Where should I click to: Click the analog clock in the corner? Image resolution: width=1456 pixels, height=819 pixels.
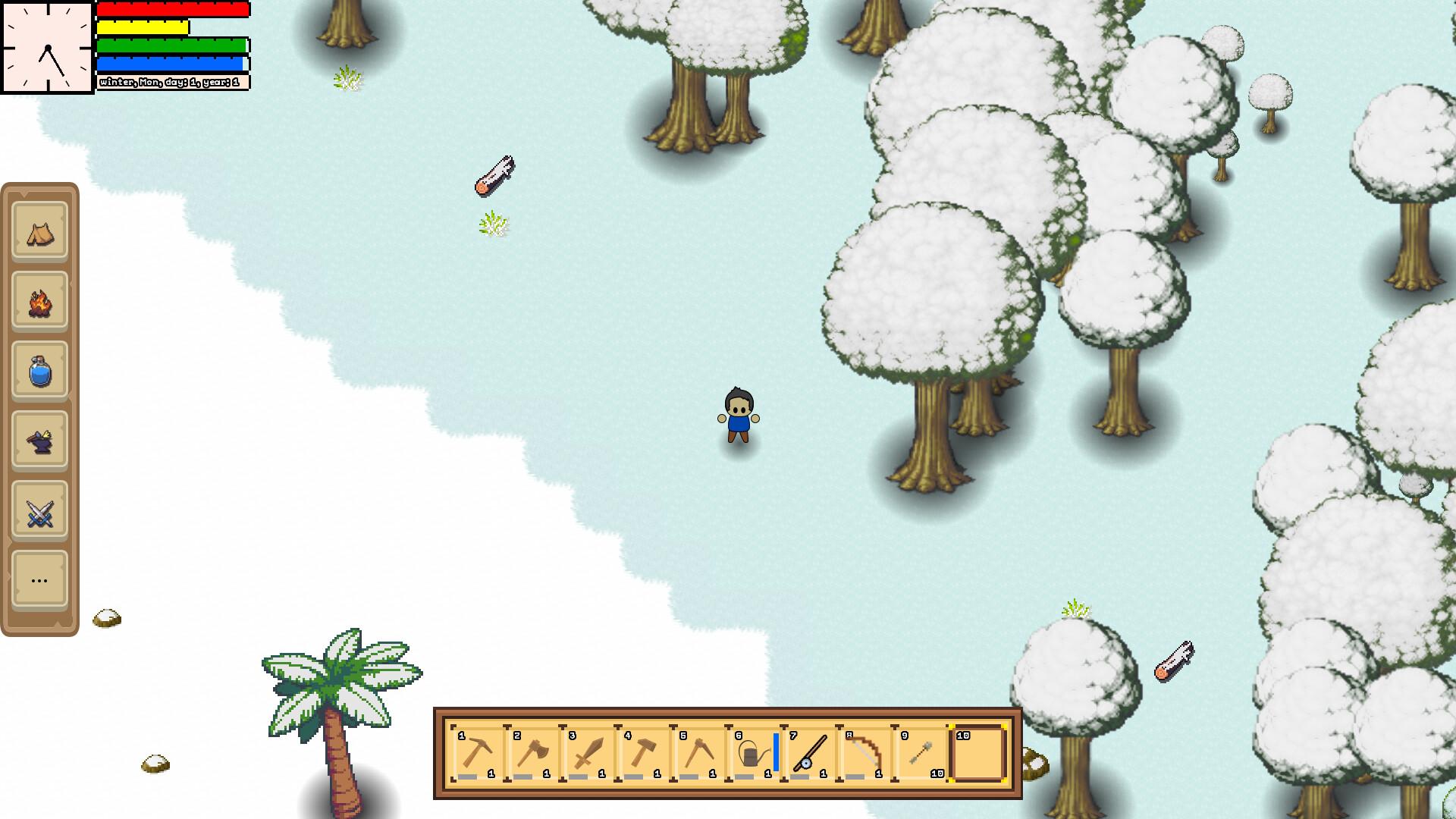(48, 47)
